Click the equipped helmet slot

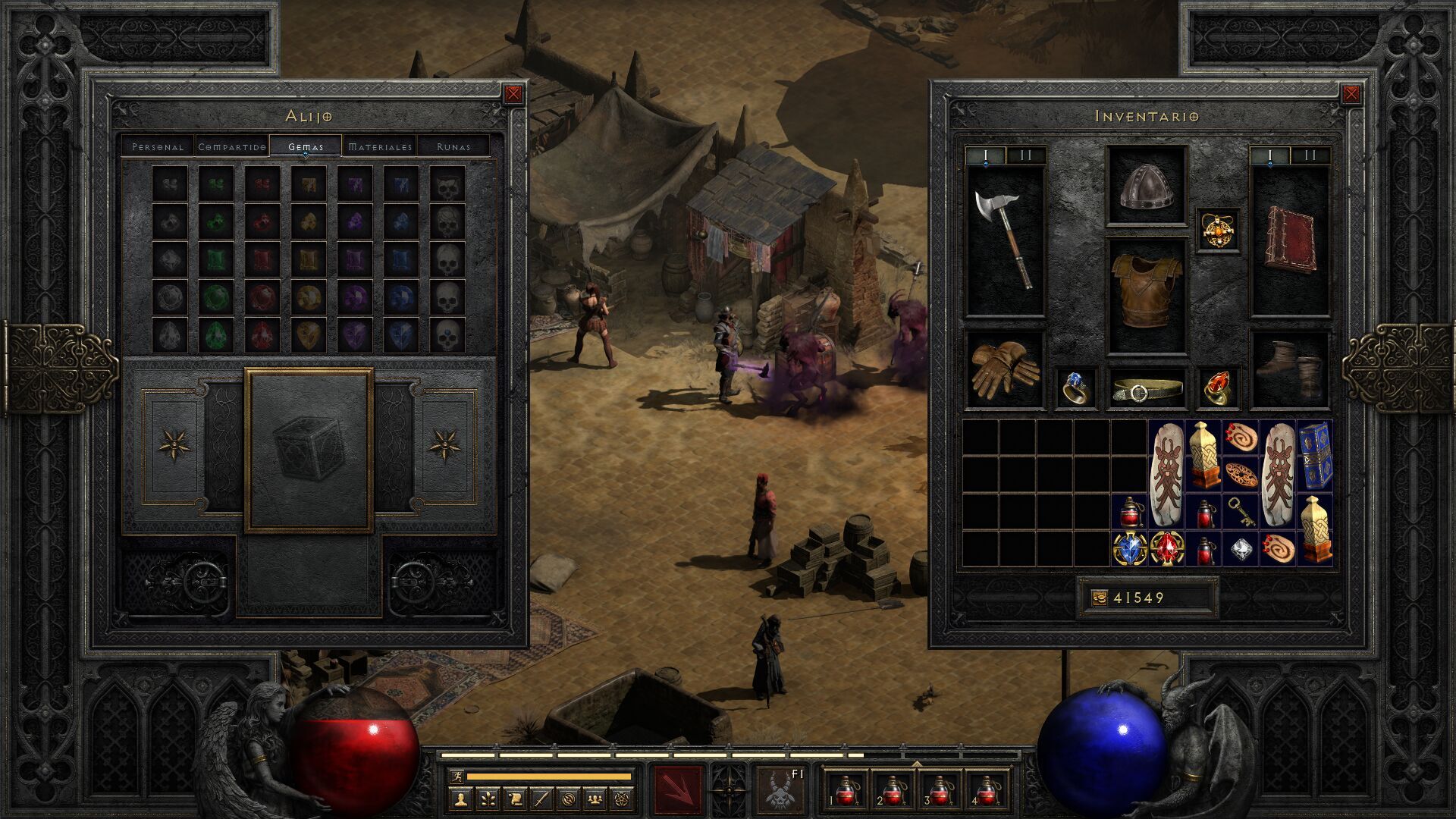point(1146,186)
